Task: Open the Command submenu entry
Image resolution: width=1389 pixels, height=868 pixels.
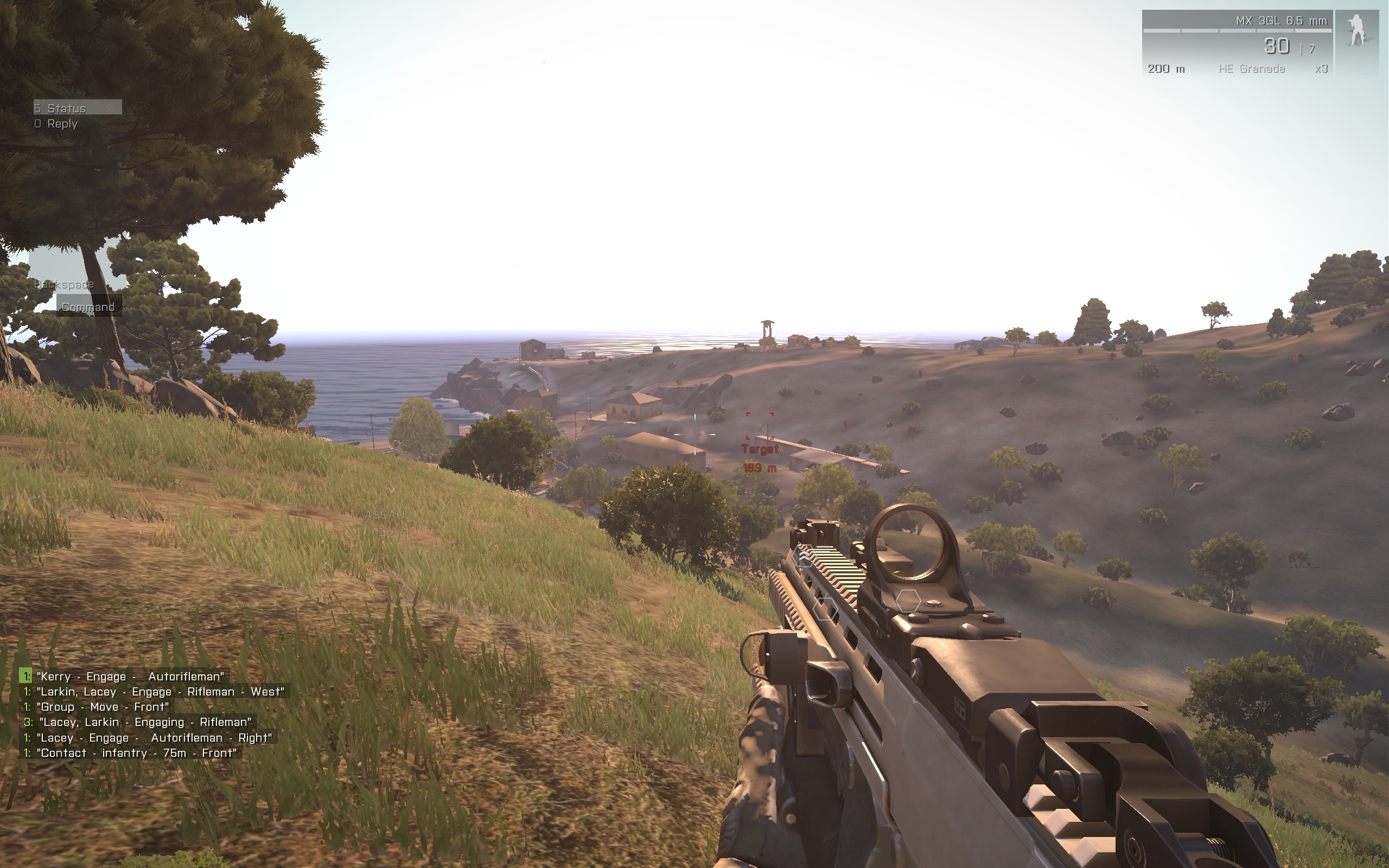Action: point(88,307)
